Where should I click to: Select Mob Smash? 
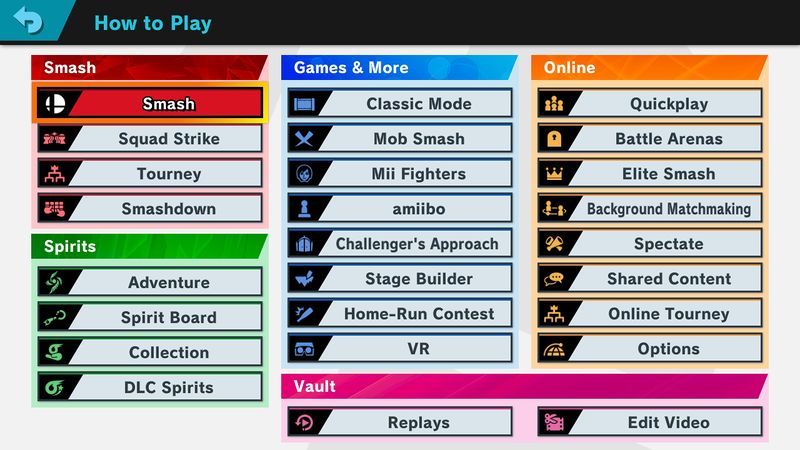400,139
